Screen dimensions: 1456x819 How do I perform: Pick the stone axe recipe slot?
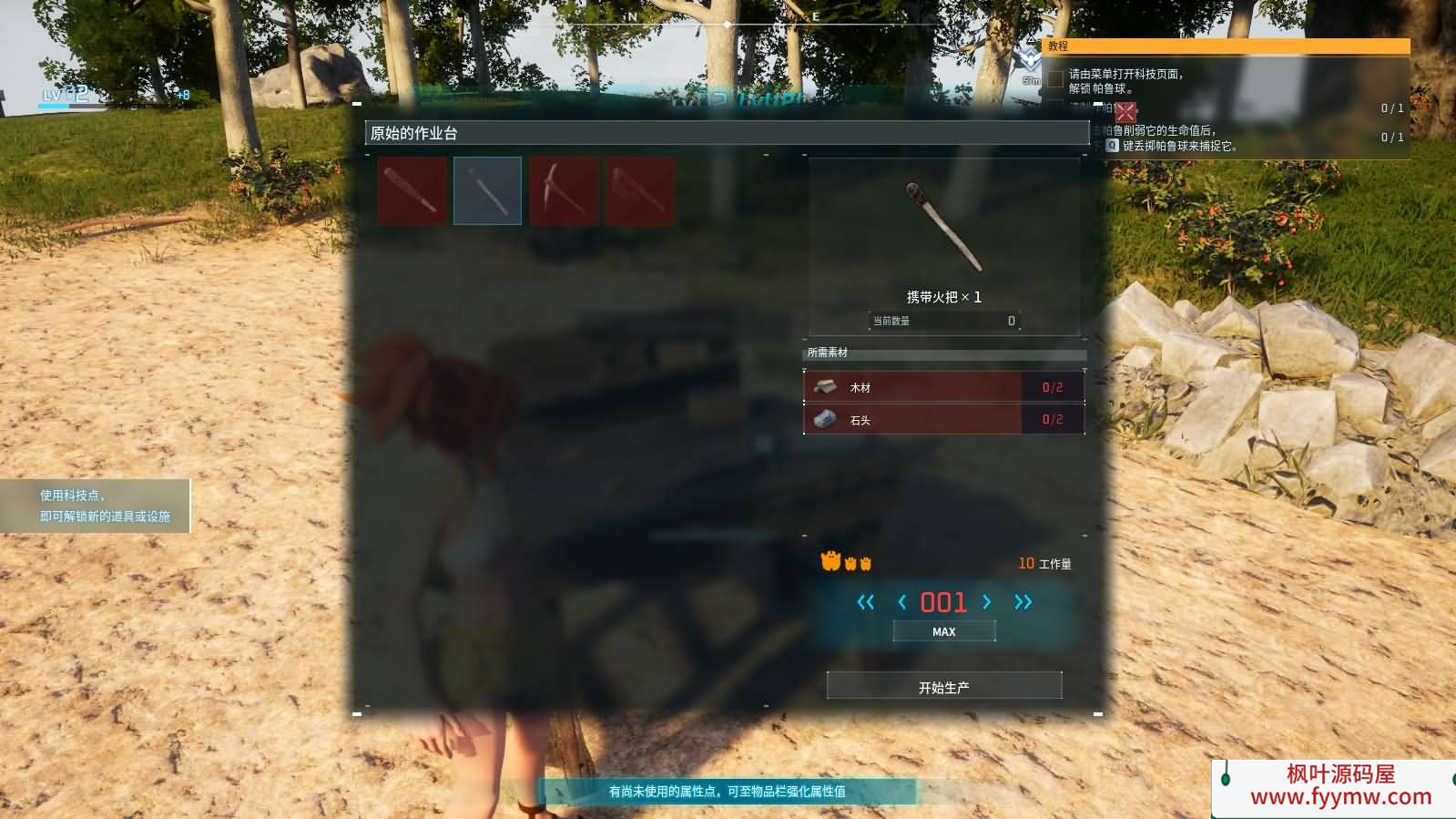click(x=639, y=190)
